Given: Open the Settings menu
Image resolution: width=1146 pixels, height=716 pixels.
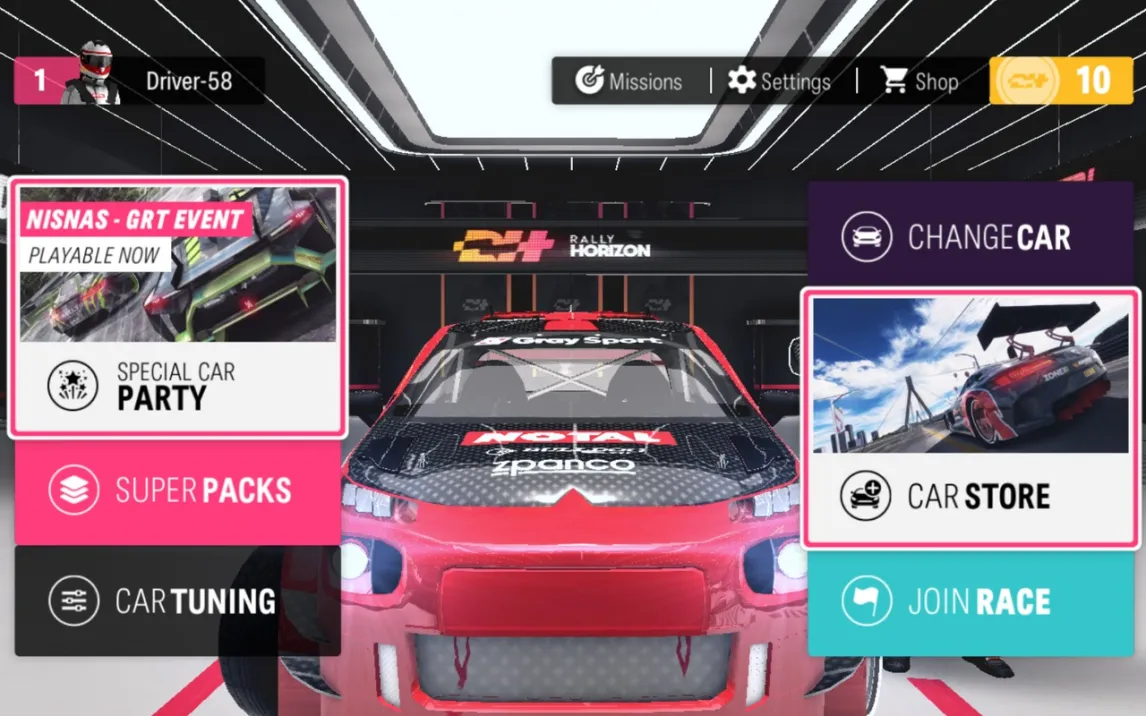Looking at the screenshot, I should (779, 81).
